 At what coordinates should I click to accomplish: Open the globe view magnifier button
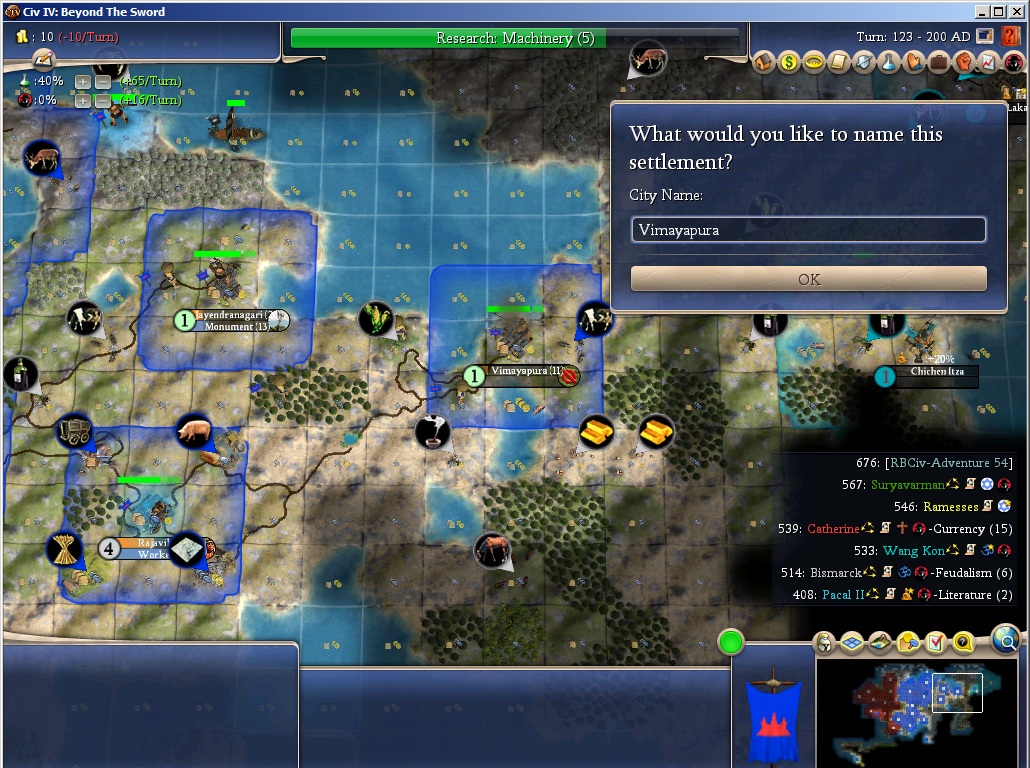coord(1007,638)
